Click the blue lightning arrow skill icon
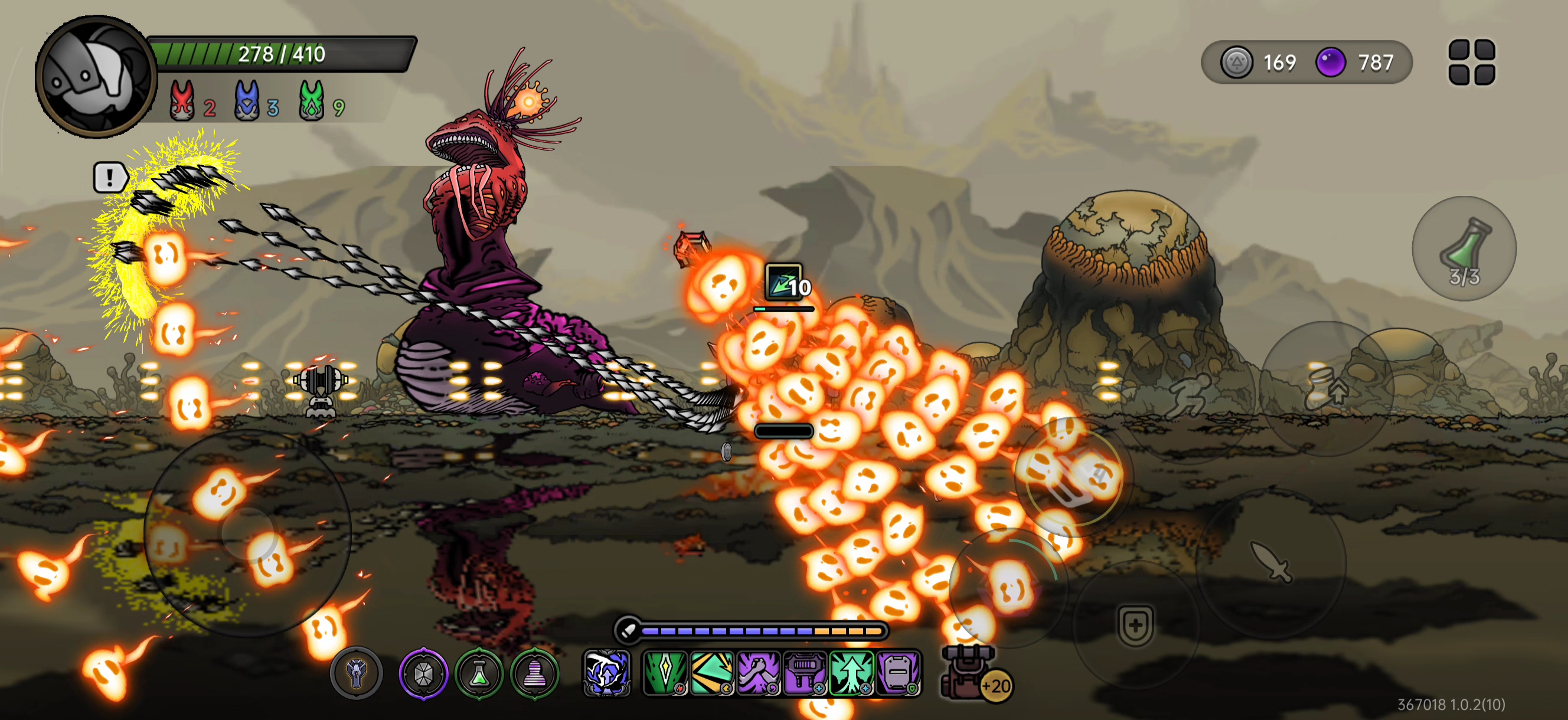This screenshot has width=1568, height=720. point(607,673)
